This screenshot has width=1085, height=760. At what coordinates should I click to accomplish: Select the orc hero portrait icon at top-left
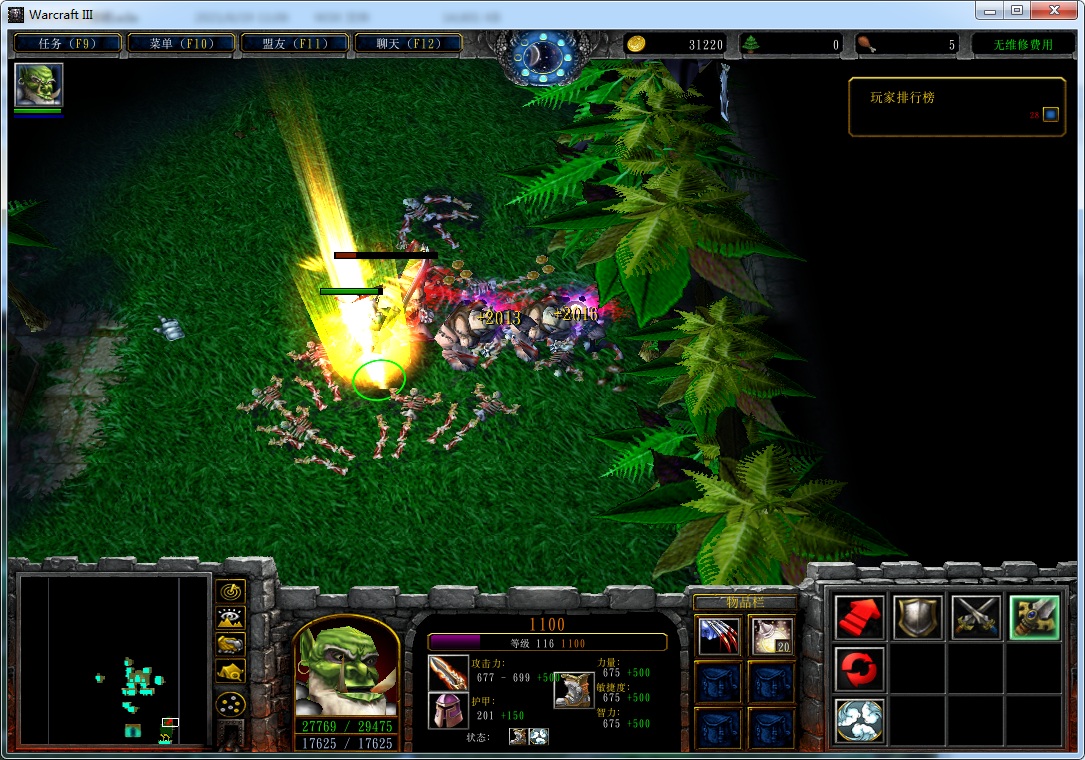point(39,85)
